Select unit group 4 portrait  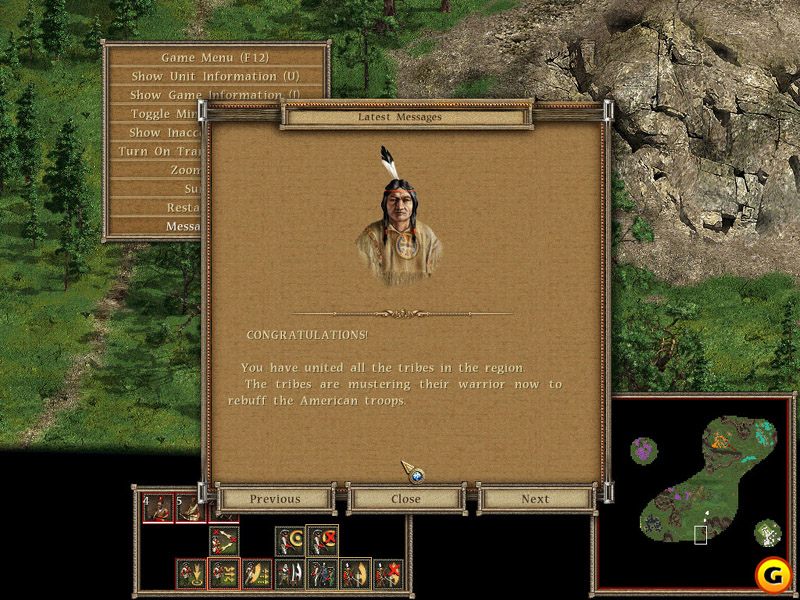click(156, 509)
